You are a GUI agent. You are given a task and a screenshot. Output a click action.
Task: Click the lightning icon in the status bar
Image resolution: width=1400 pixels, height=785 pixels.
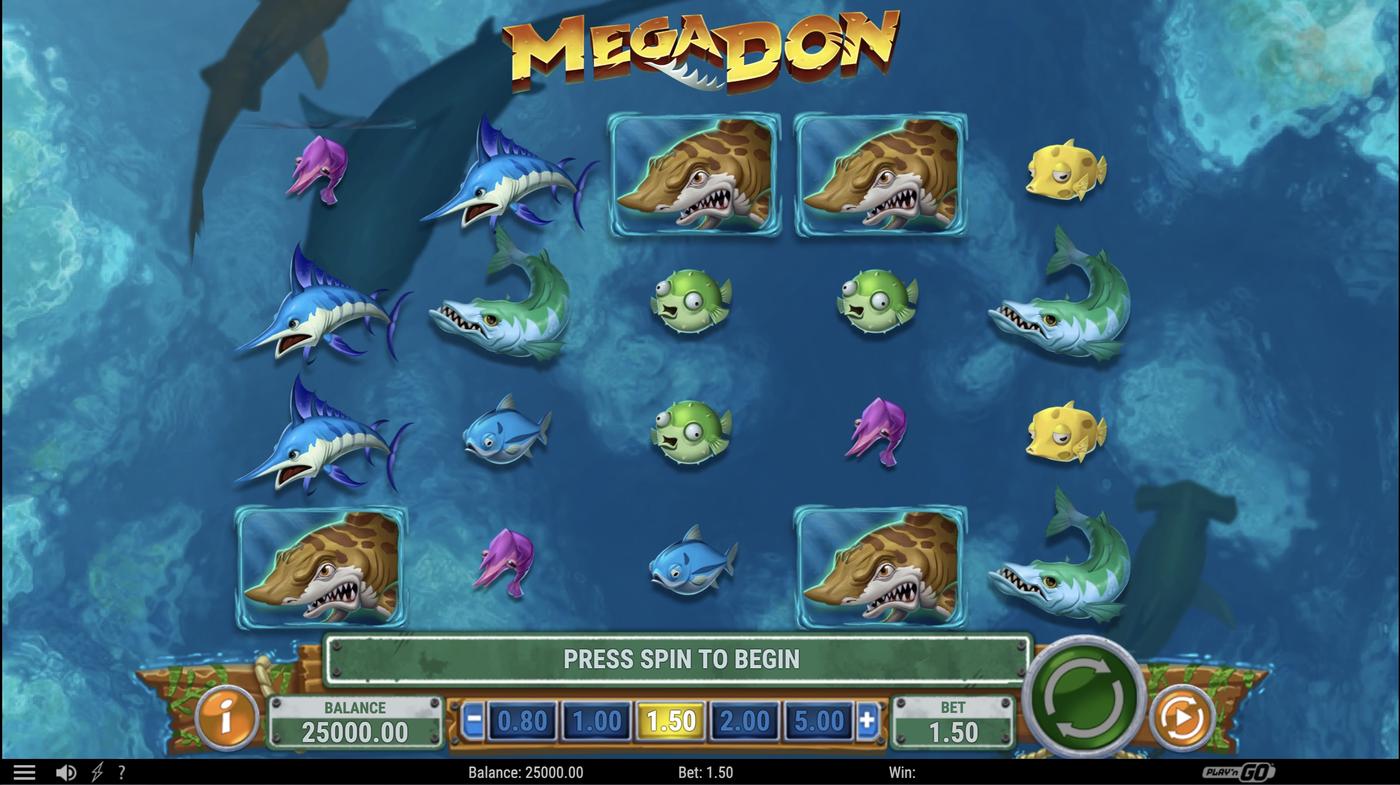[x=95, y=771]
